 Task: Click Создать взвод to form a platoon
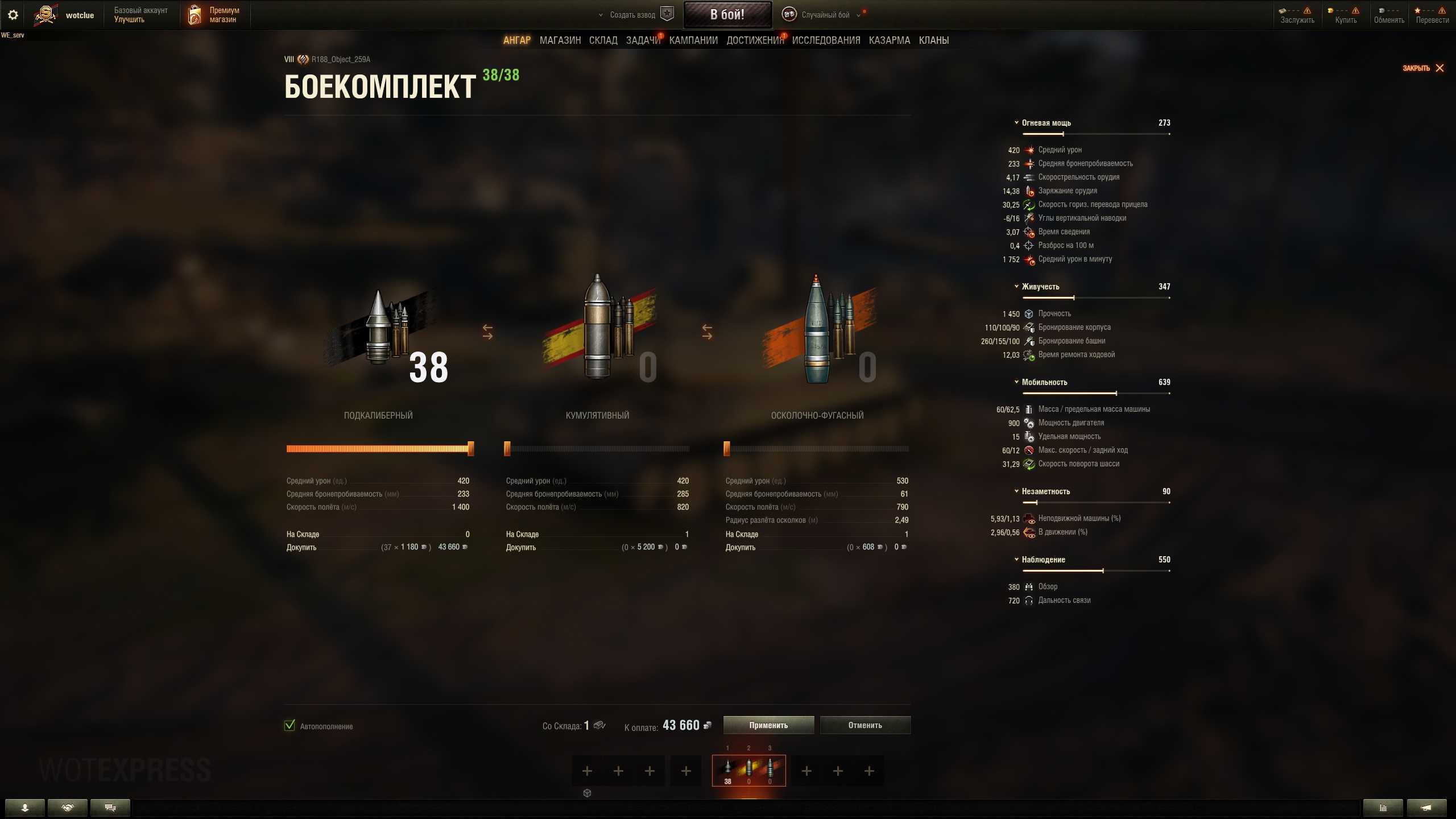pyautogui.click(x=632, y=15)
